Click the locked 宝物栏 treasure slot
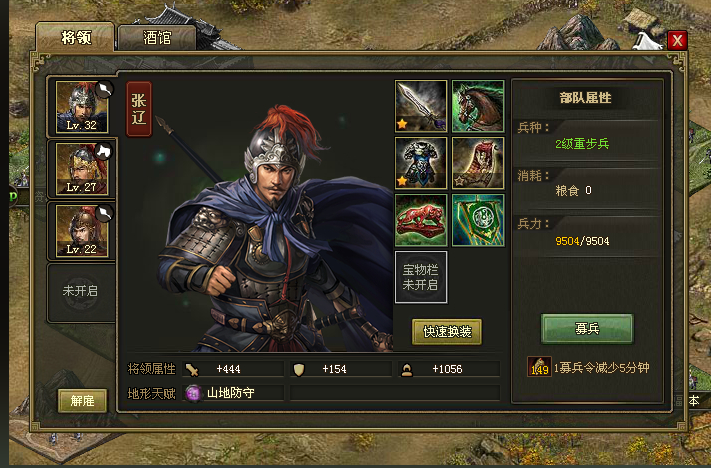The width and height of the screenshot is (711, 468). [x=421, y=277]
